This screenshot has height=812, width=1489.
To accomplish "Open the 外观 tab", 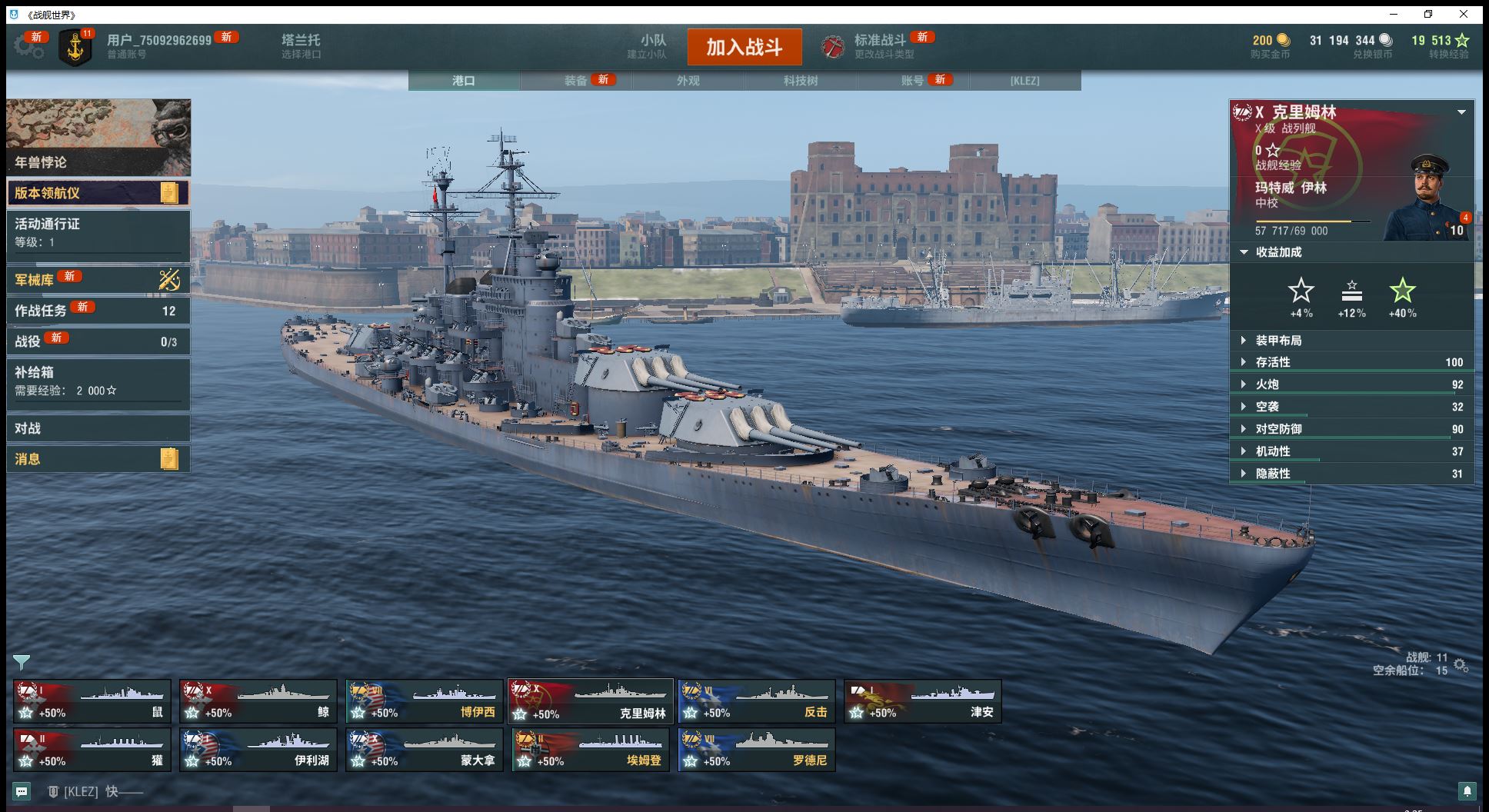I will tap(688, 81).
